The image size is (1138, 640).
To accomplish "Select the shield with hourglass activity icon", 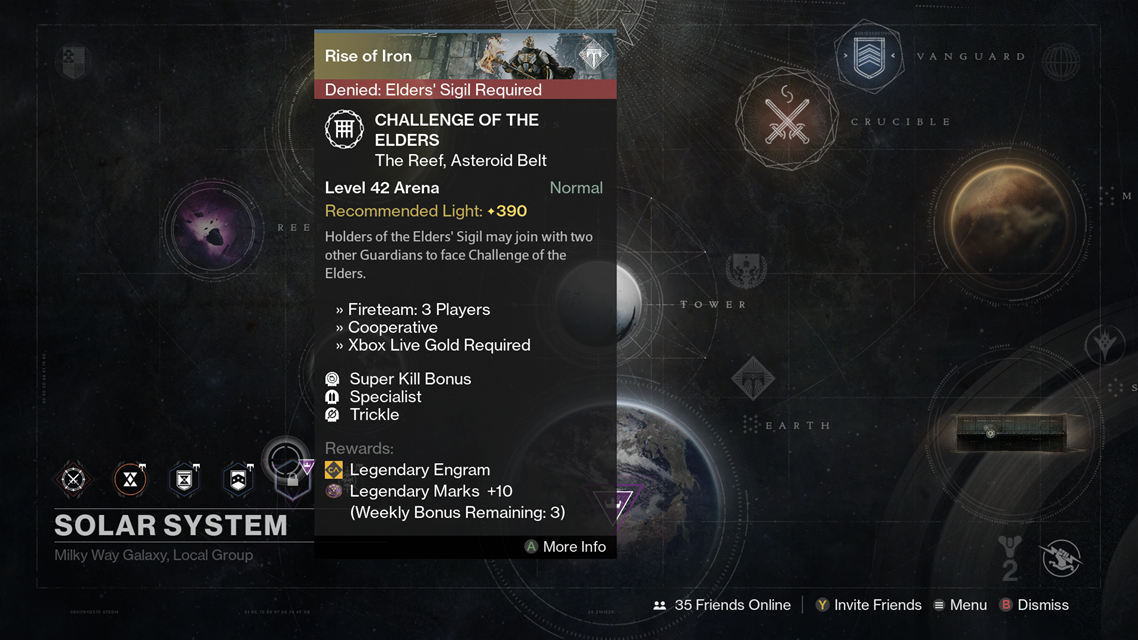I will 184,480.
